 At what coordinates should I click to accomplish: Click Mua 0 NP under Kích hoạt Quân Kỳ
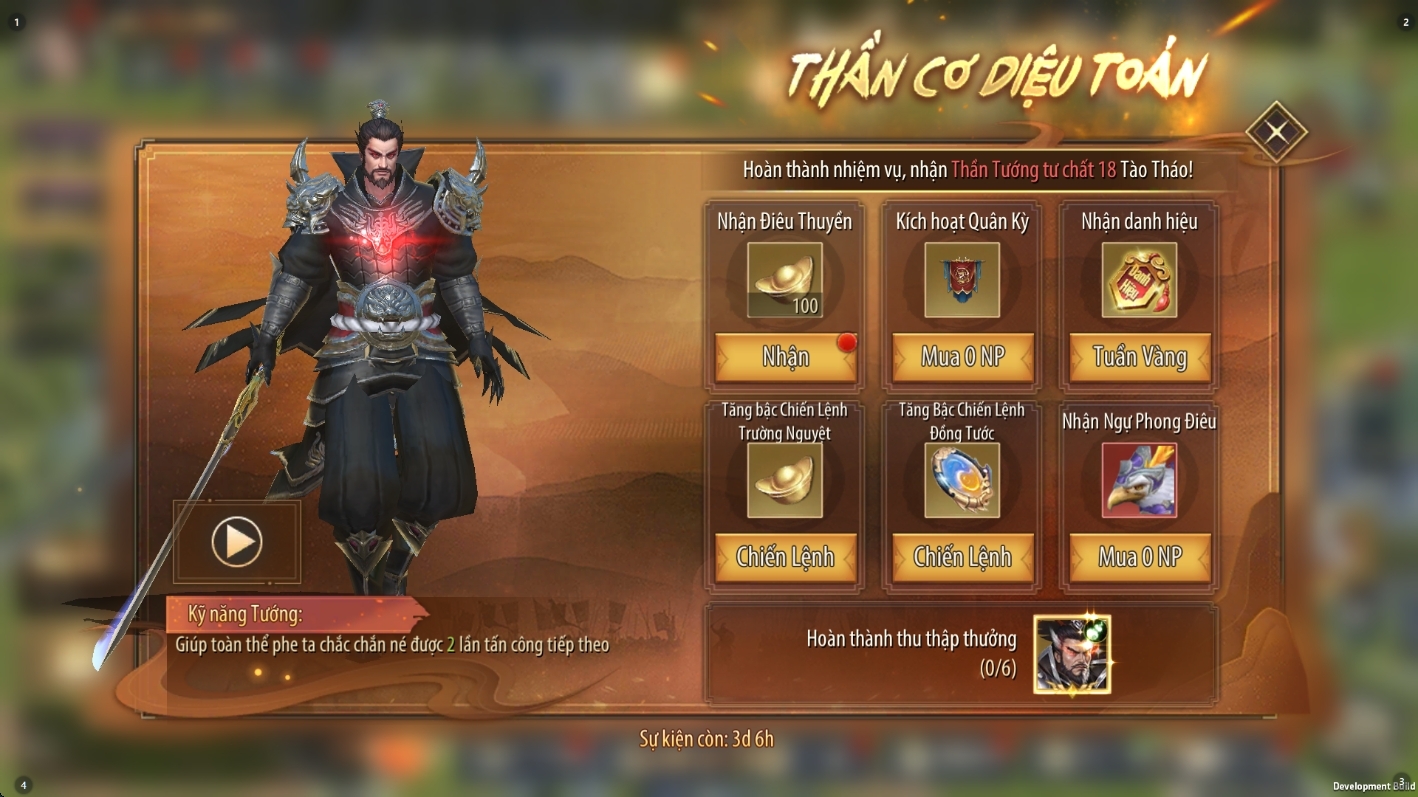962,357
